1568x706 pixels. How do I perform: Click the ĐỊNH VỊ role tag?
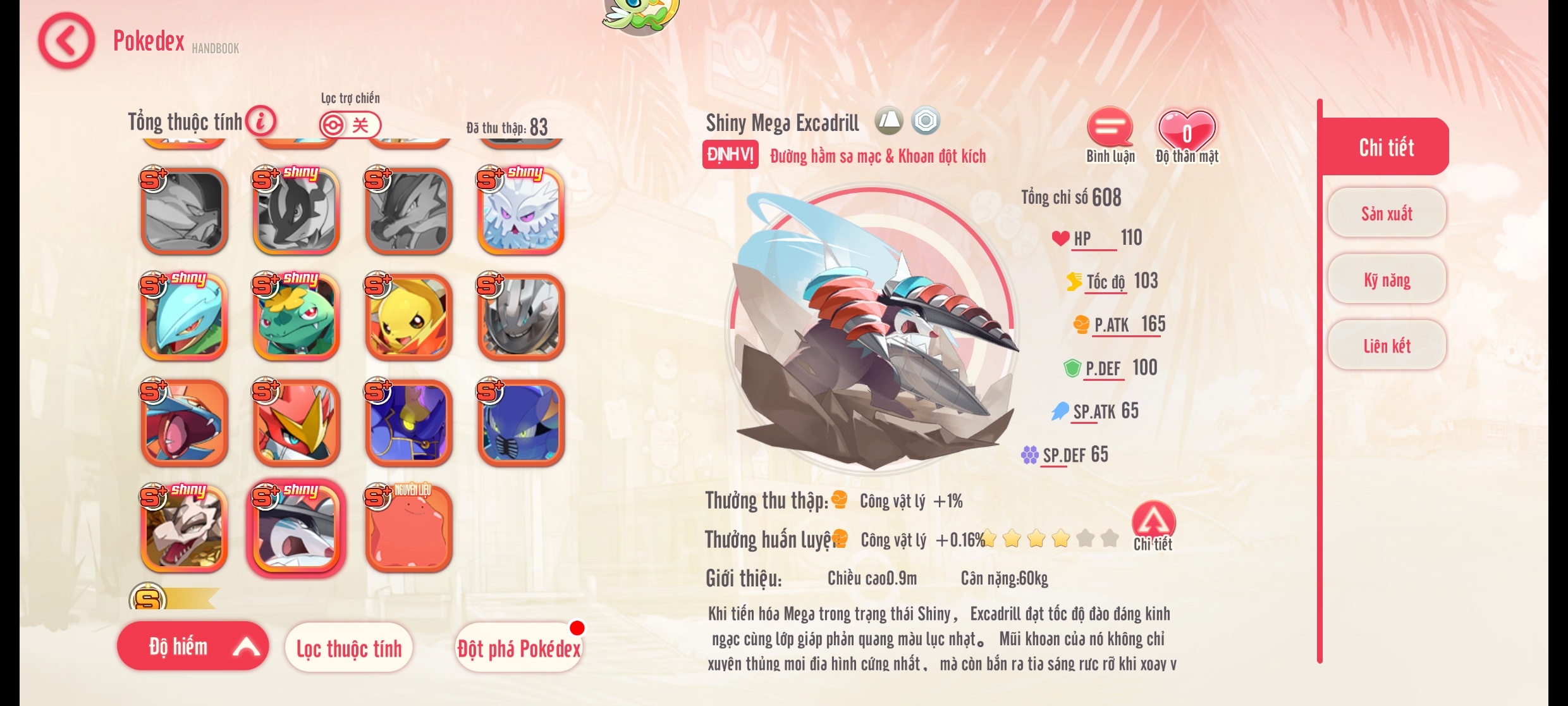tap(730, 155)
